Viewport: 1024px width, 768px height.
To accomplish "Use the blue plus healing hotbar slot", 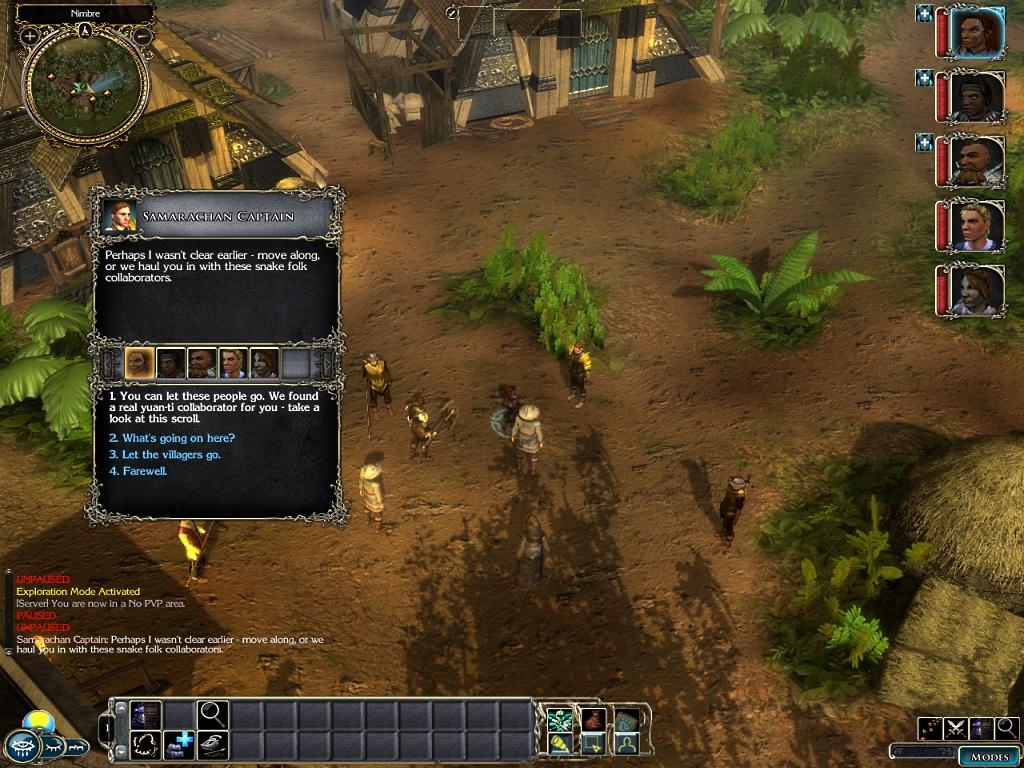I will click(181, 745).
